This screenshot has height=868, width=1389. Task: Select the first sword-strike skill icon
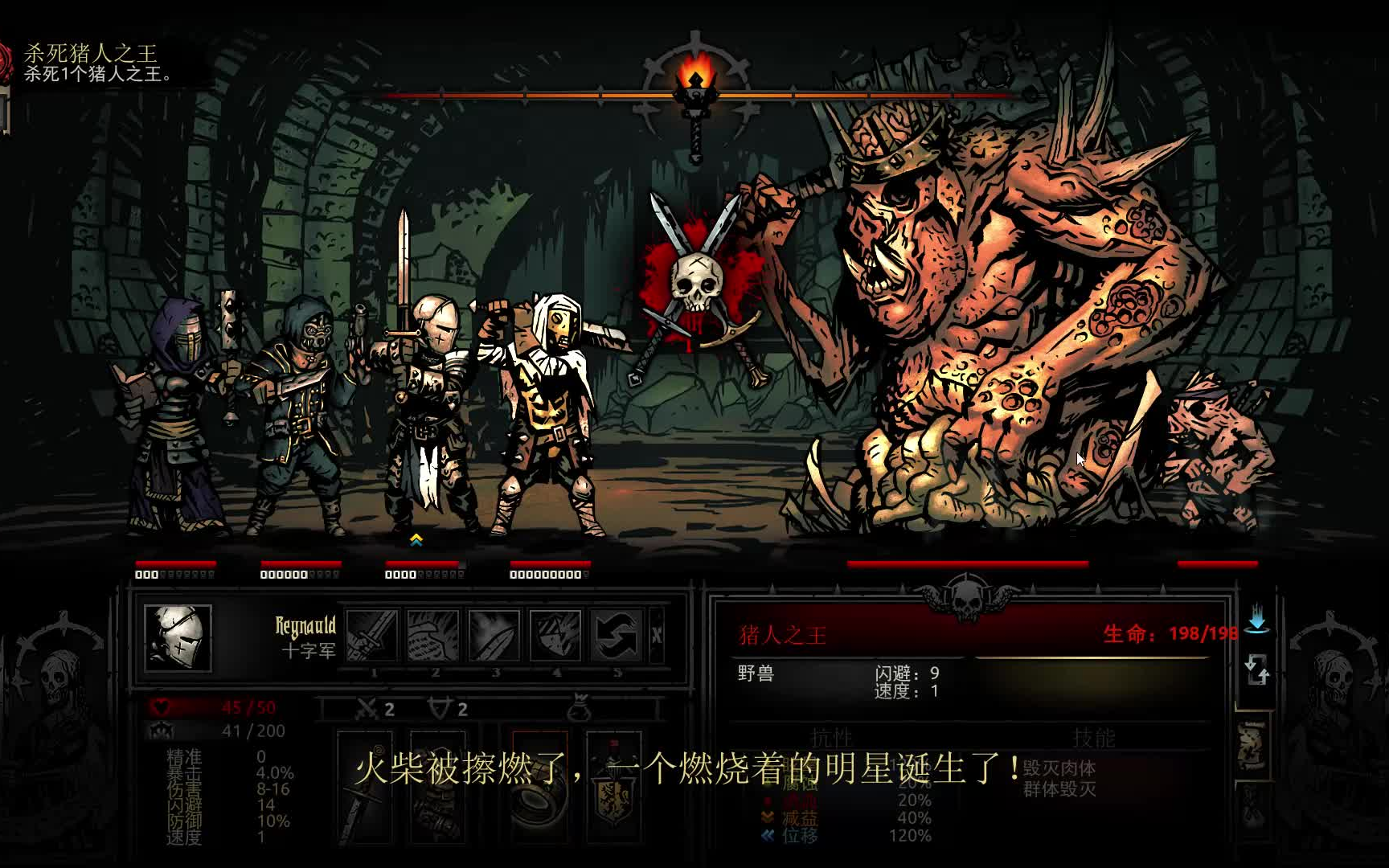point(371,635)
